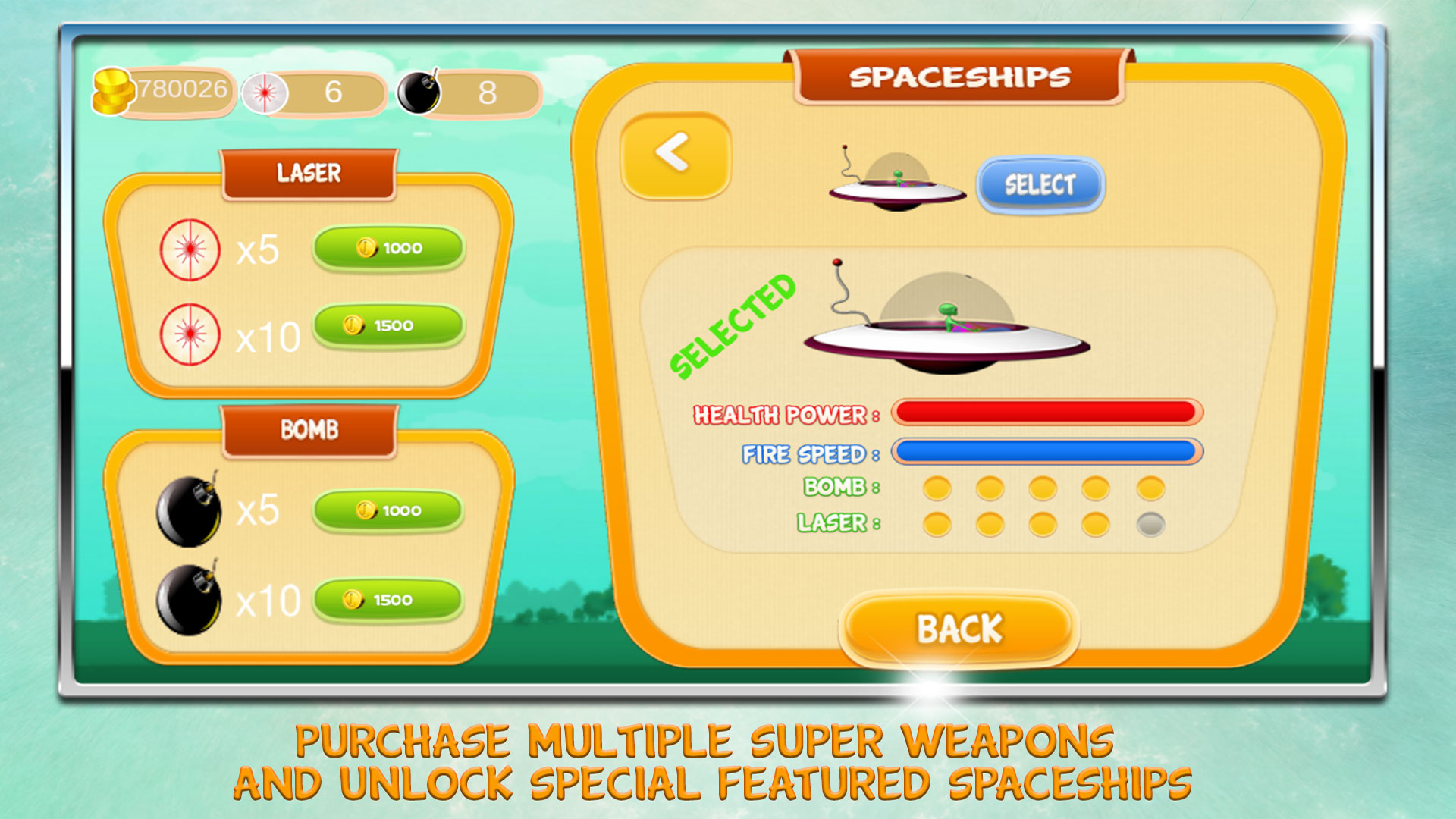
Task: Buy 10 lasers for 1500 coins
Action: pyautogui.click(x=388, y=326)
